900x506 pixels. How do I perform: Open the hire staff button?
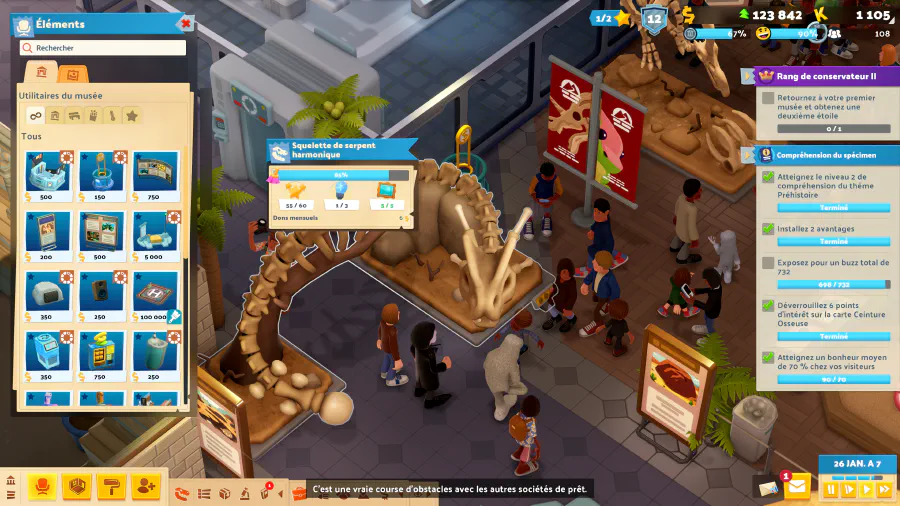pyautogui.click(x=145, y=487)
